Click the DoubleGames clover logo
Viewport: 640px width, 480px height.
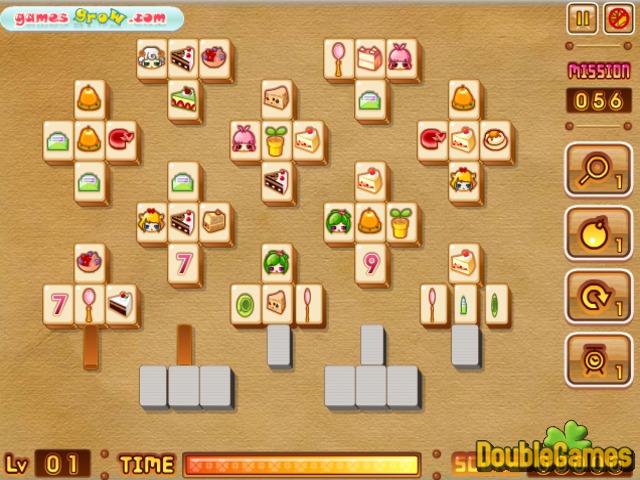click(x=553, y=455)
